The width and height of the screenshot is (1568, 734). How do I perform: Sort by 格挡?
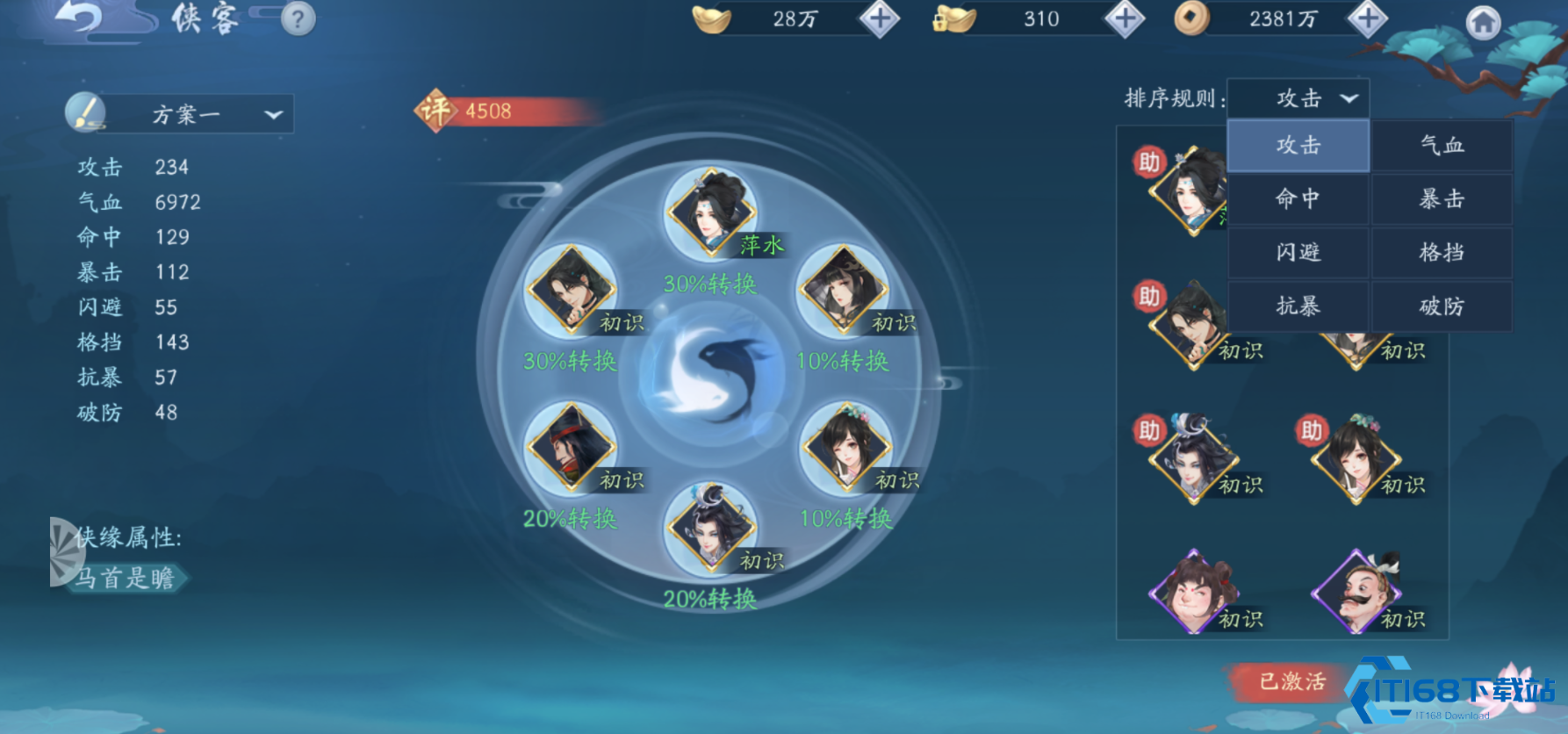(1442, 253)
